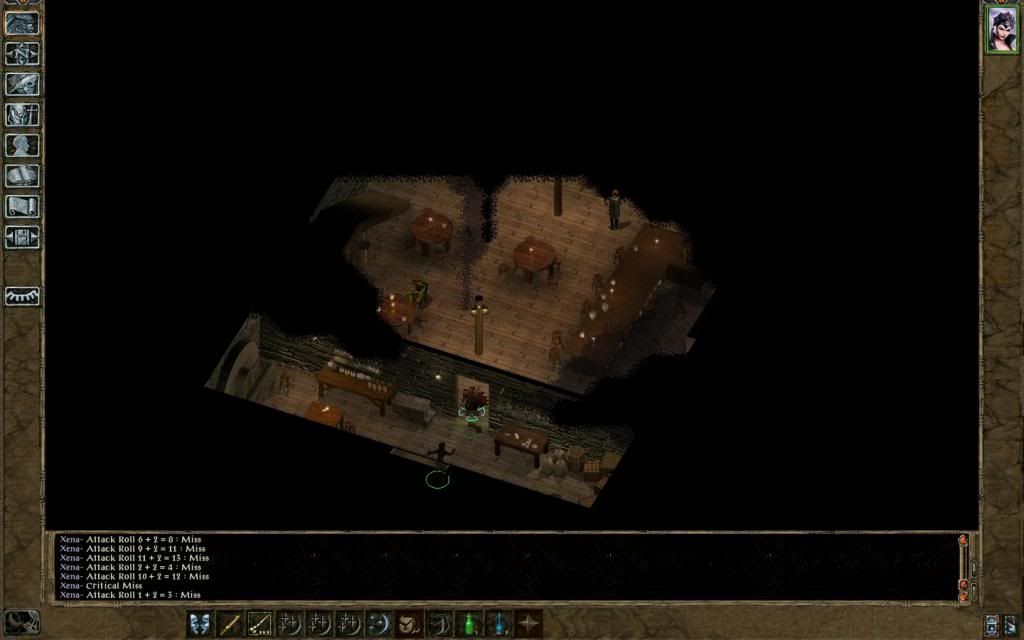Return to game via the dragon icon
This screenshot has height=640, width=1024.
tap(22, 24)
